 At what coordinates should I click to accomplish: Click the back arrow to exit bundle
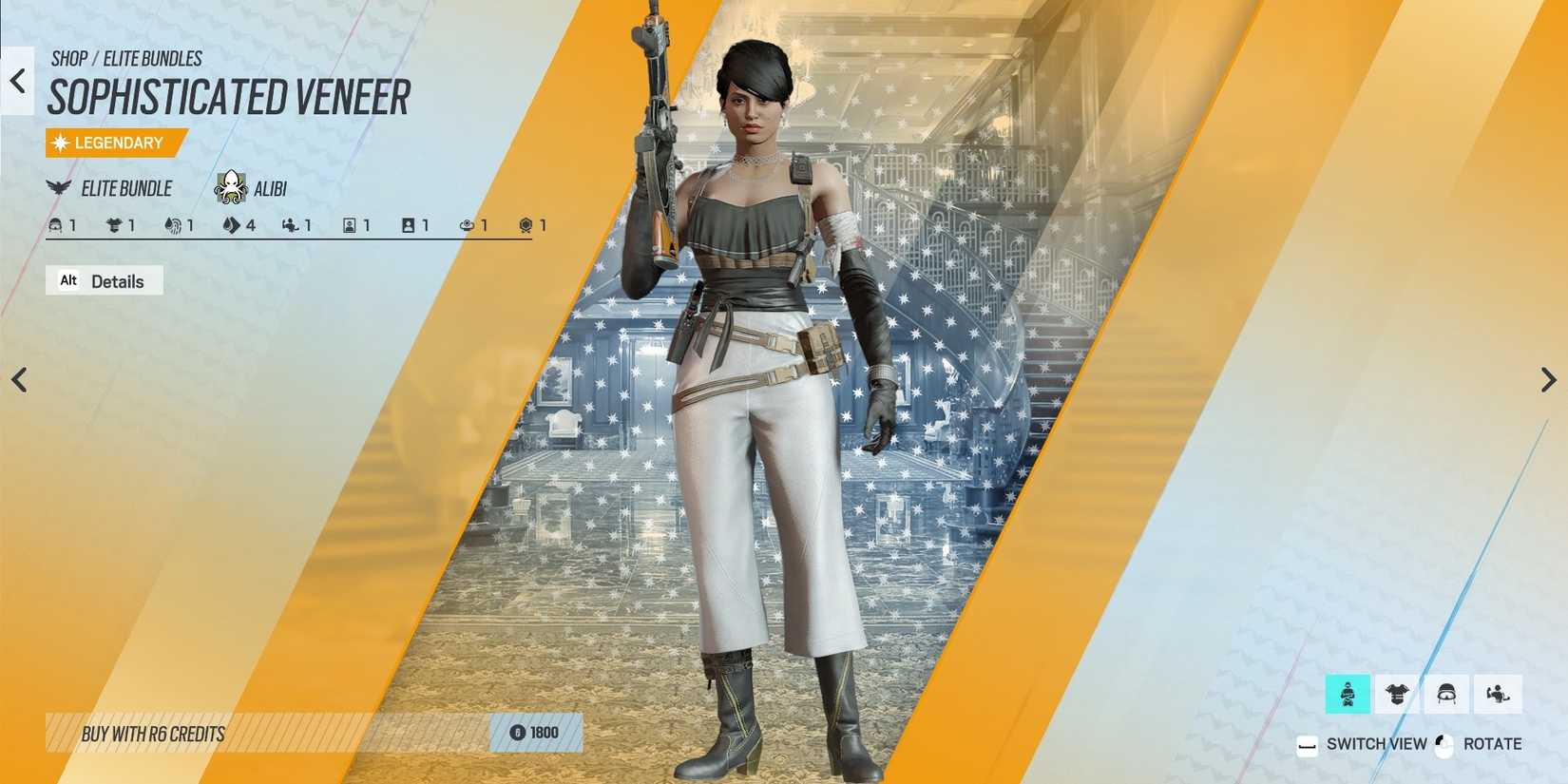pyautogui.click(x=17, y=81)
